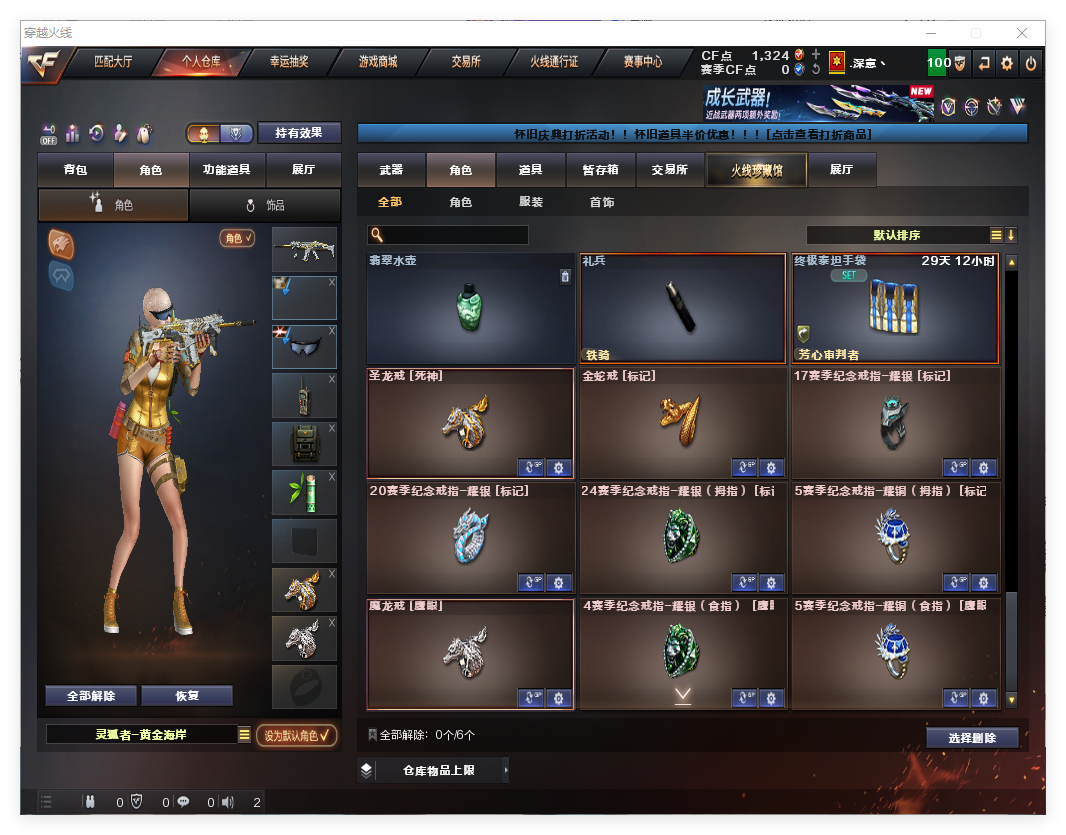This screenshot has width=1066, height=835.
Task: Open the 赛事中心 menu
Action: click(642, 62)
